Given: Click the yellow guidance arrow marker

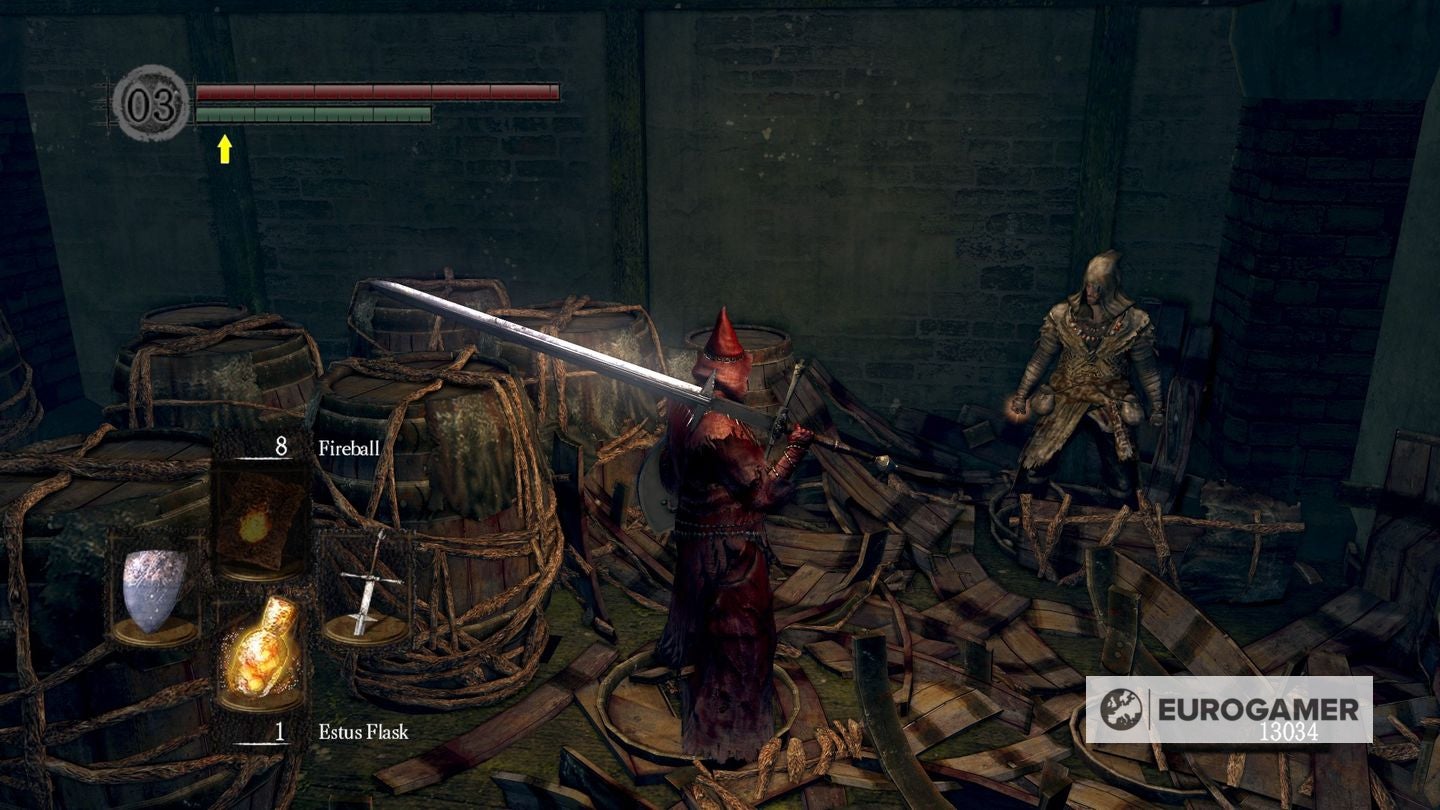Looking at the screenshot, I should point(225,148).
